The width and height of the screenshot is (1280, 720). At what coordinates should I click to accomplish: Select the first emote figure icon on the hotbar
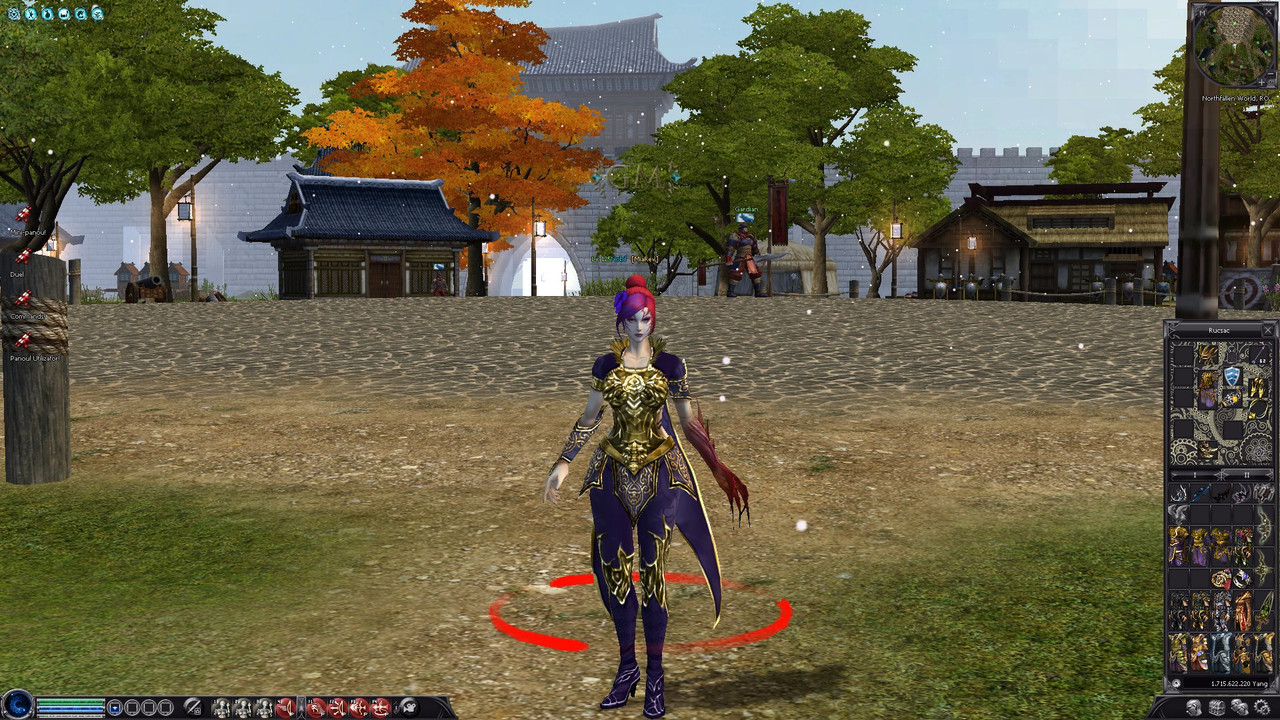pos(222,707)
